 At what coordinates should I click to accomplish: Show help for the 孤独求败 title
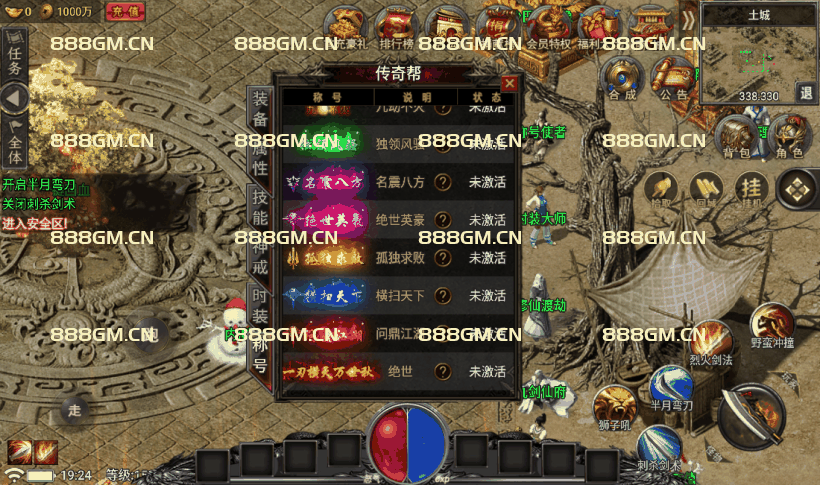[x=442, y=258]
